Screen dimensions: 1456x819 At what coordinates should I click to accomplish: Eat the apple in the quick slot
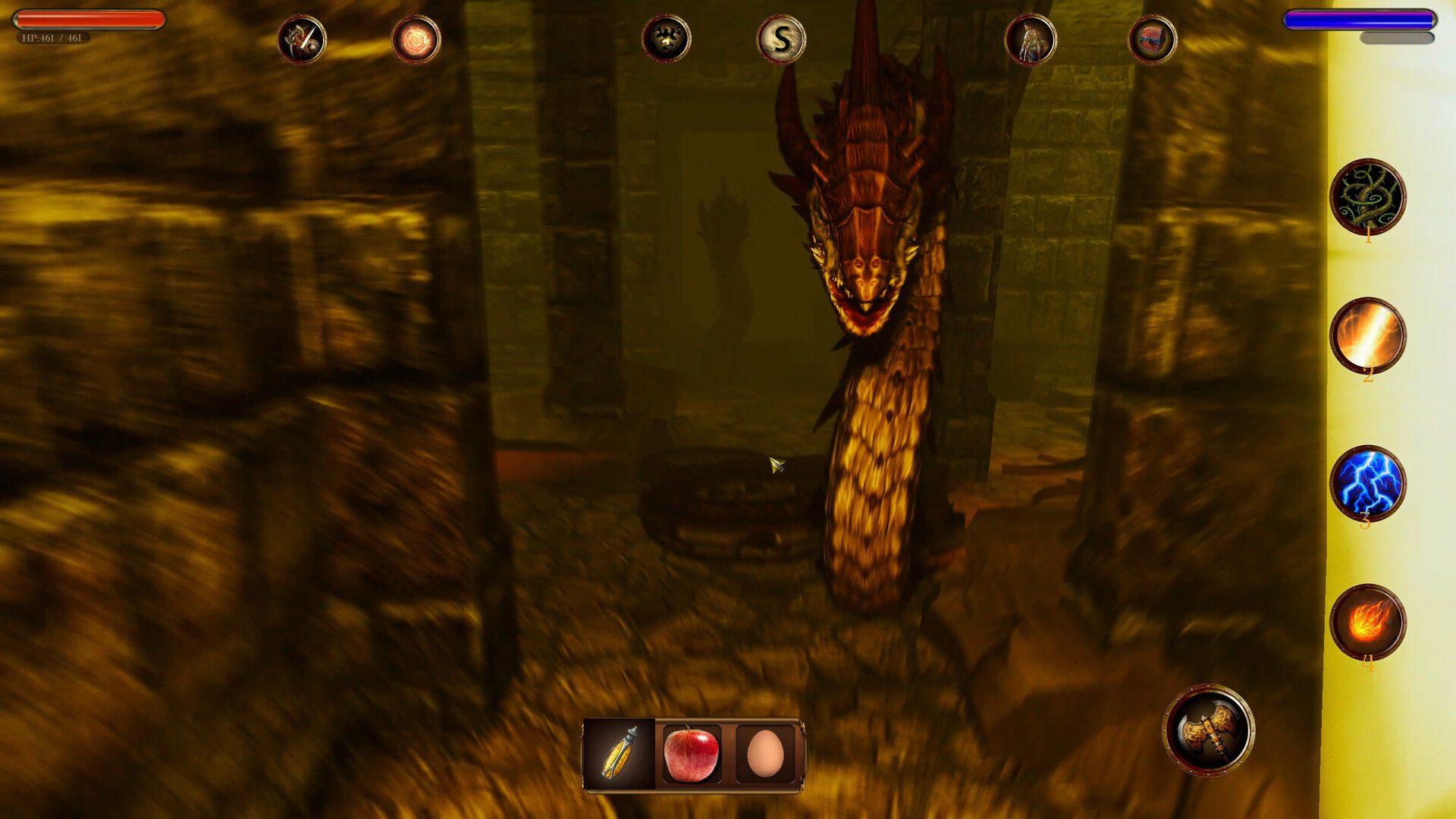pyautogui.click(x=692, y=752)
